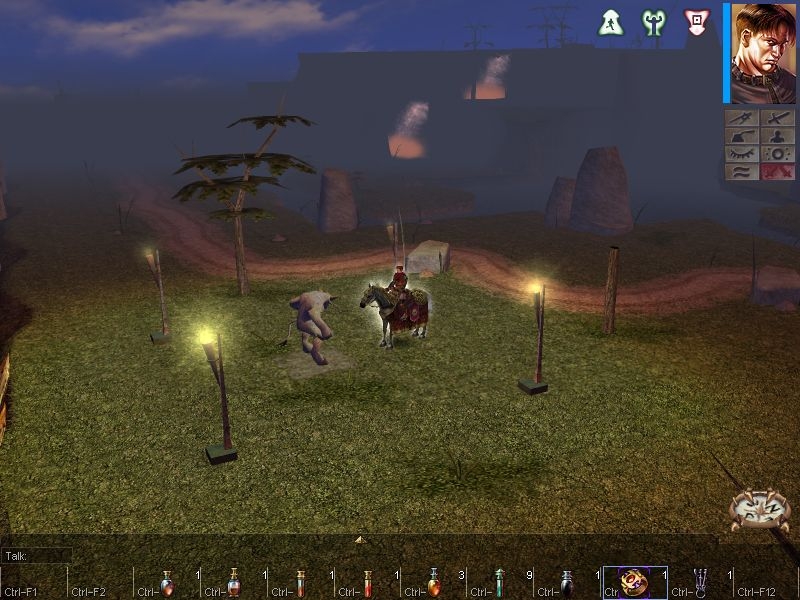
Task: Open the panel with the sword icon
Action: (777, 118)
